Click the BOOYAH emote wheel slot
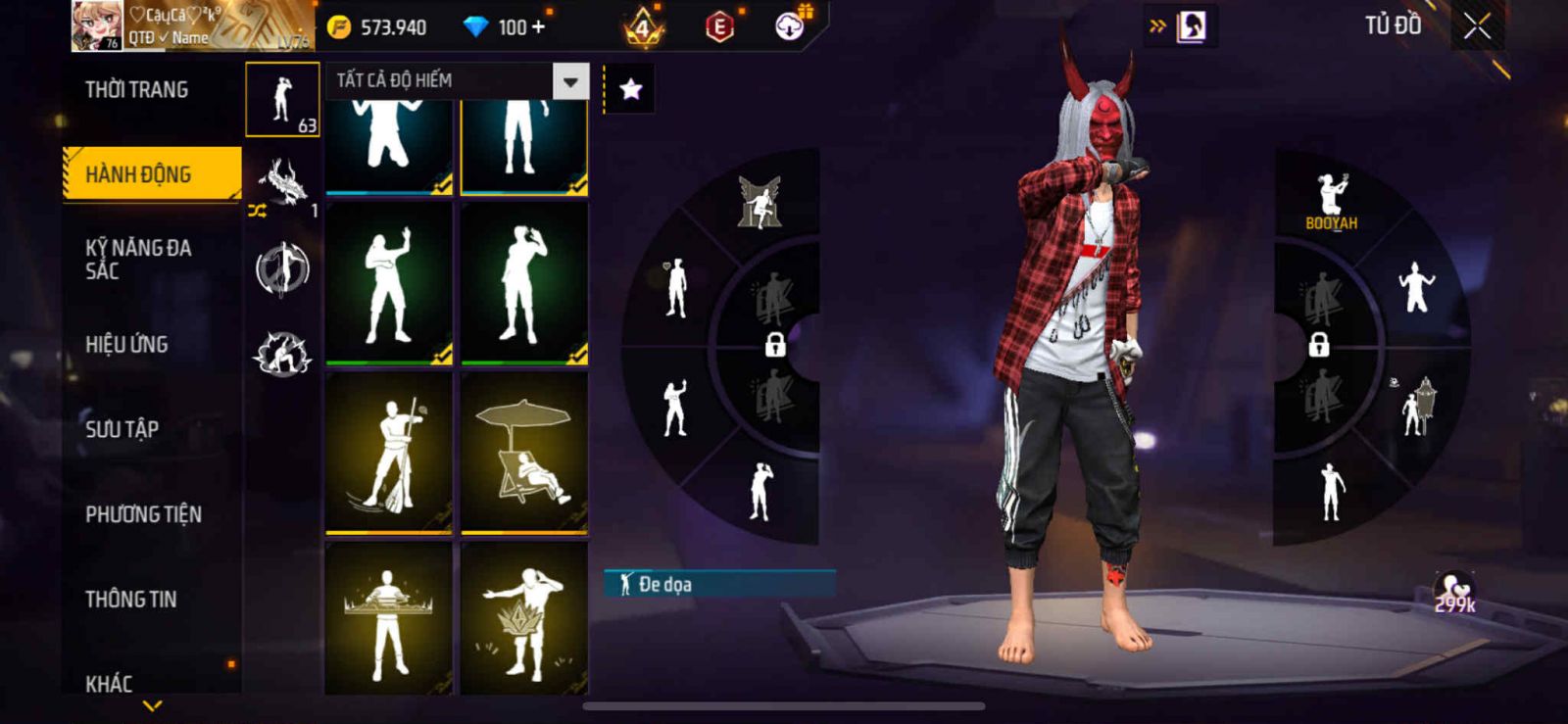Image resolution: width=1568 pixels, height=724 pixels. point(1331,200)
